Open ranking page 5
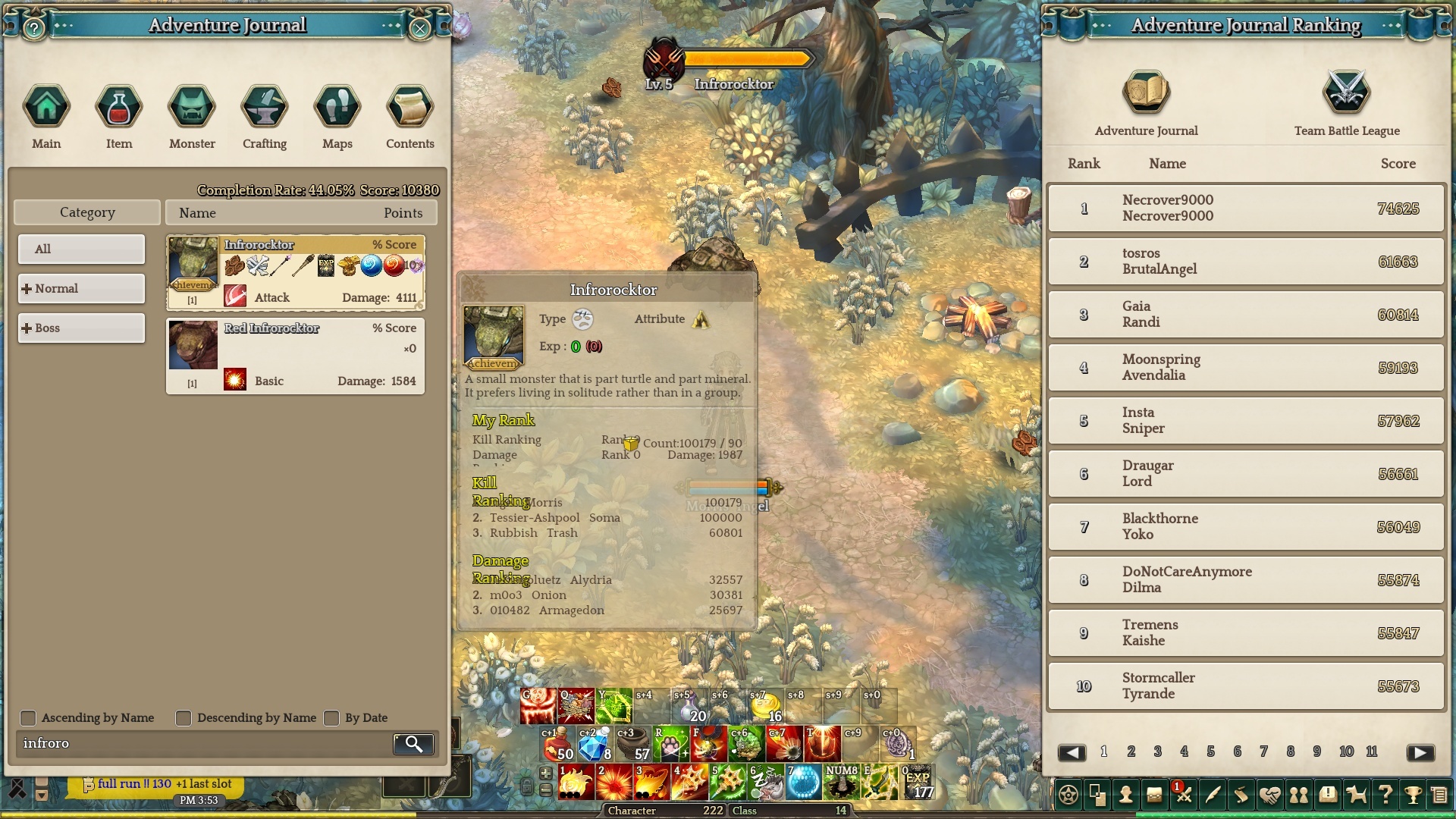The image size is (1456, 819). pos(1210,752)
